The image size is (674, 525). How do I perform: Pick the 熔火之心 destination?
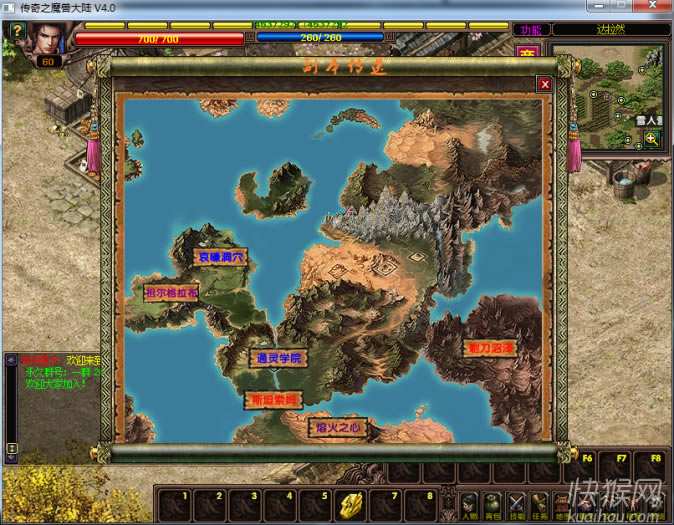click(x=337, y=428)
